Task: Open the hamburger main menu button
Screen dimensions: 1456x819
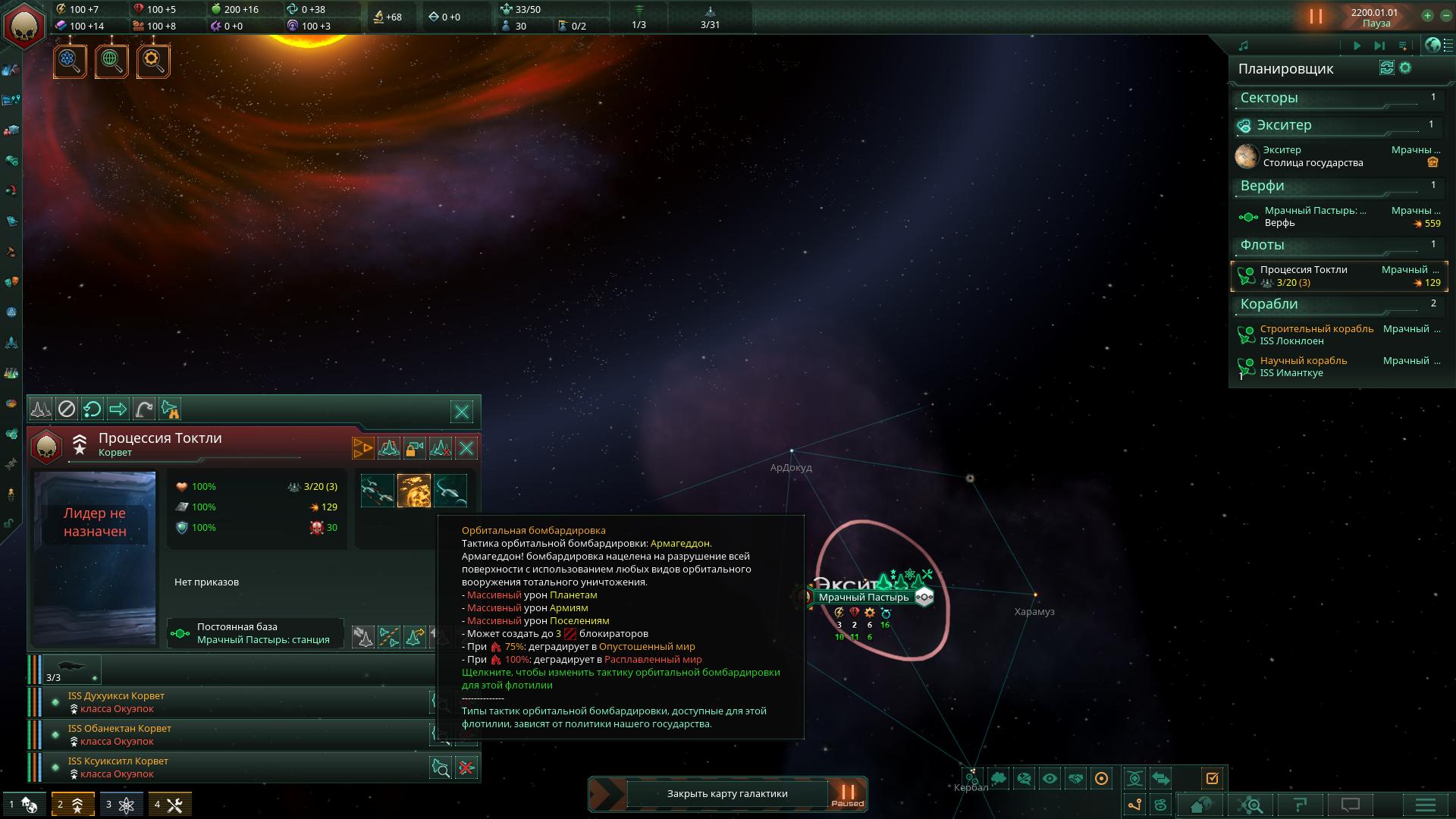Action: [x=1425, y=805]
